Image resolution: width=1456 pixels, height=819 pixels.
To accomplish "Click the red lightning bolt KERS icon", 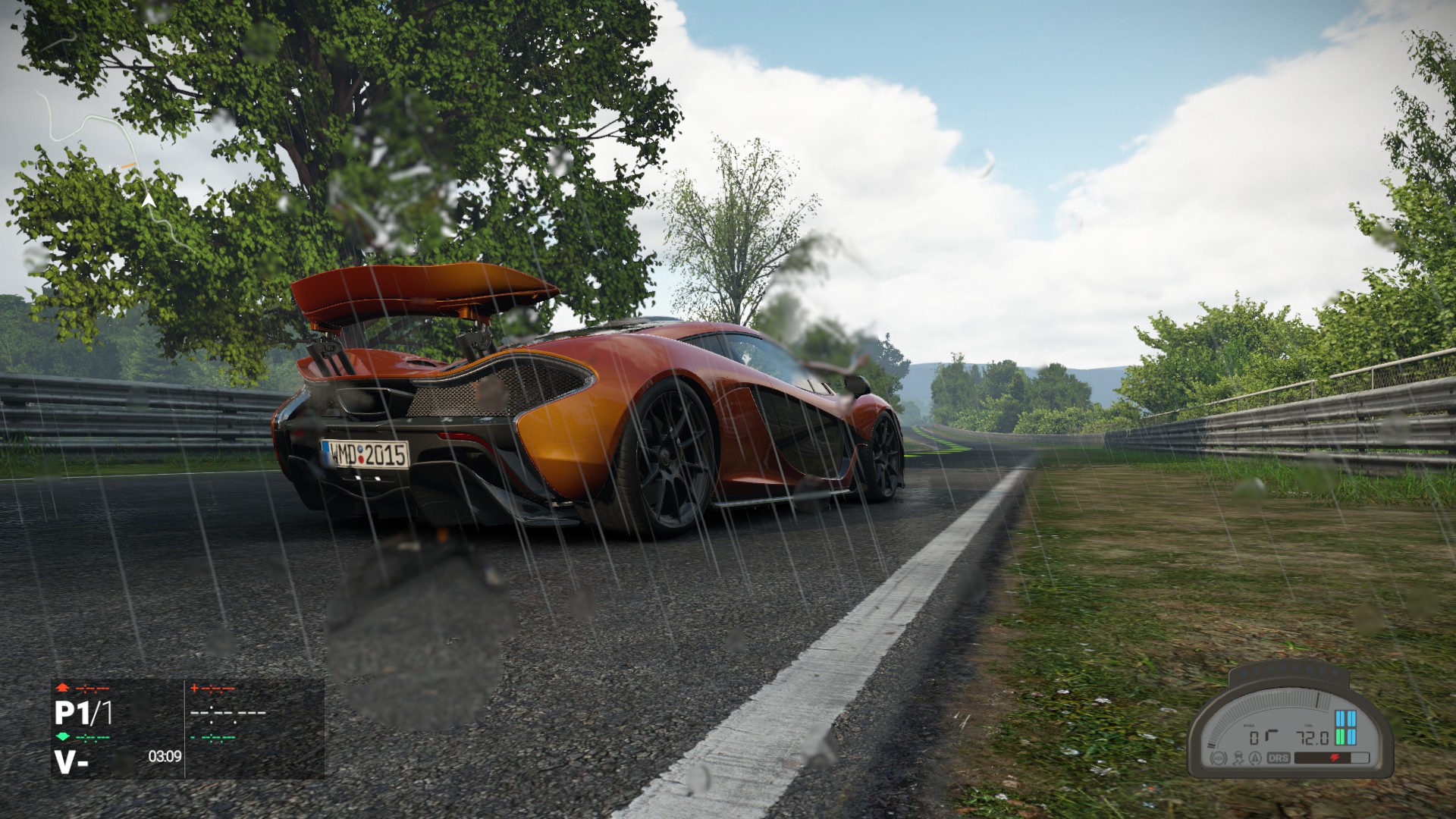I will tap(1335, 758).
